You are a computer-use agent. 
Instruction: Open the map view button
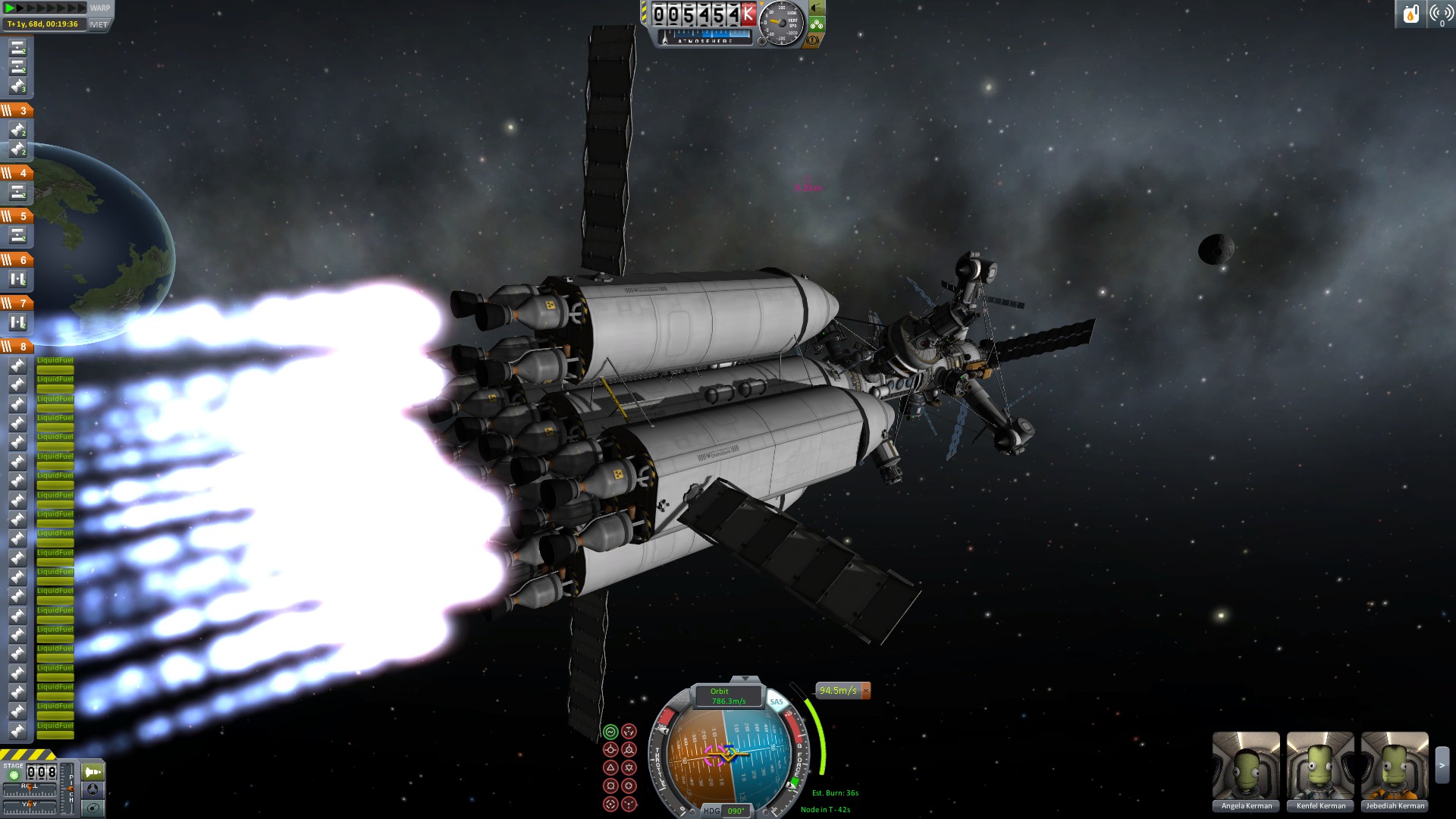[x=93, y=808]
